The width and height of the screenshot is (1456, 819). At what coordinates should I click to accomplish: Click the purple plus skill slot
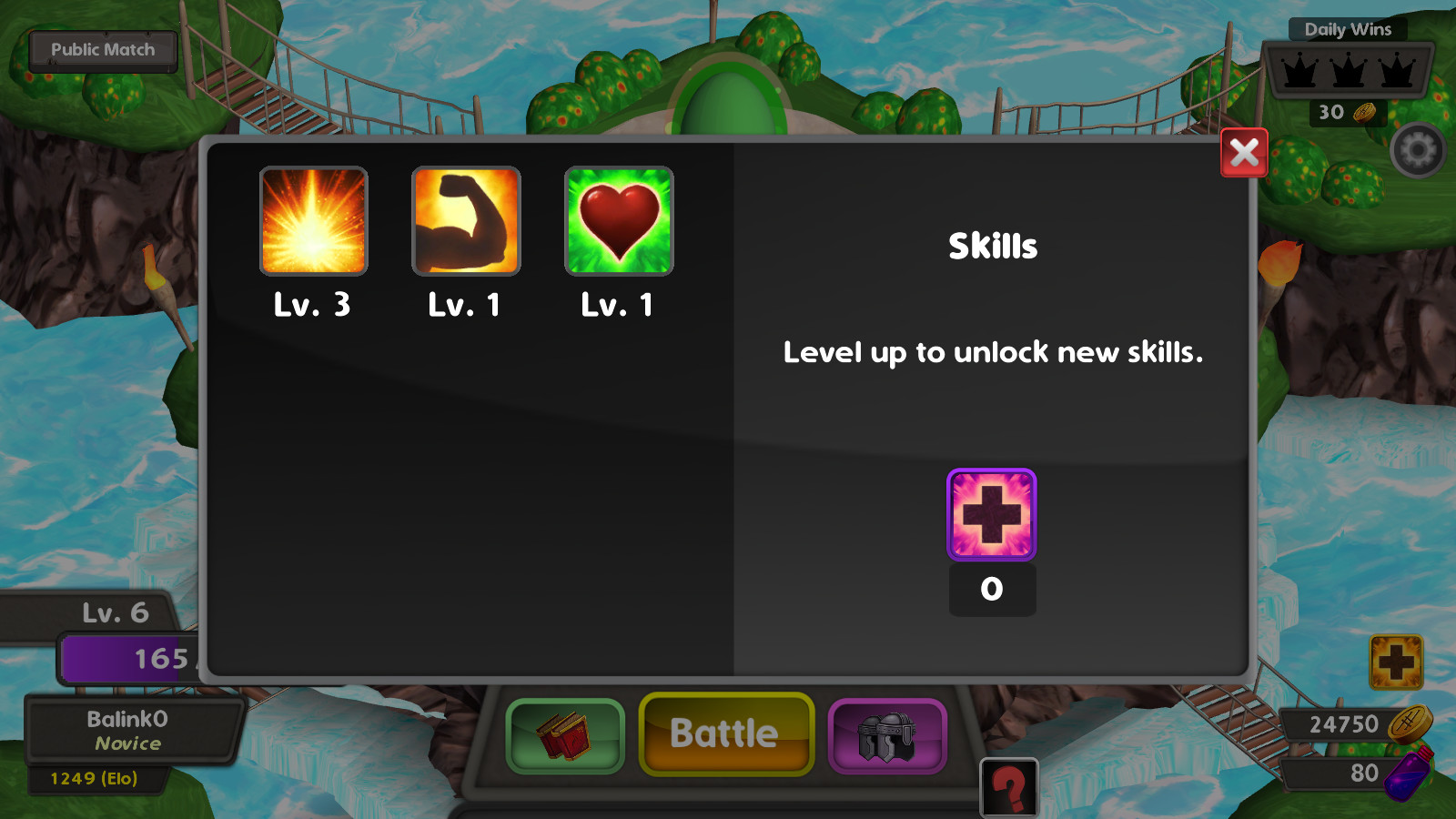click(991, 514)
